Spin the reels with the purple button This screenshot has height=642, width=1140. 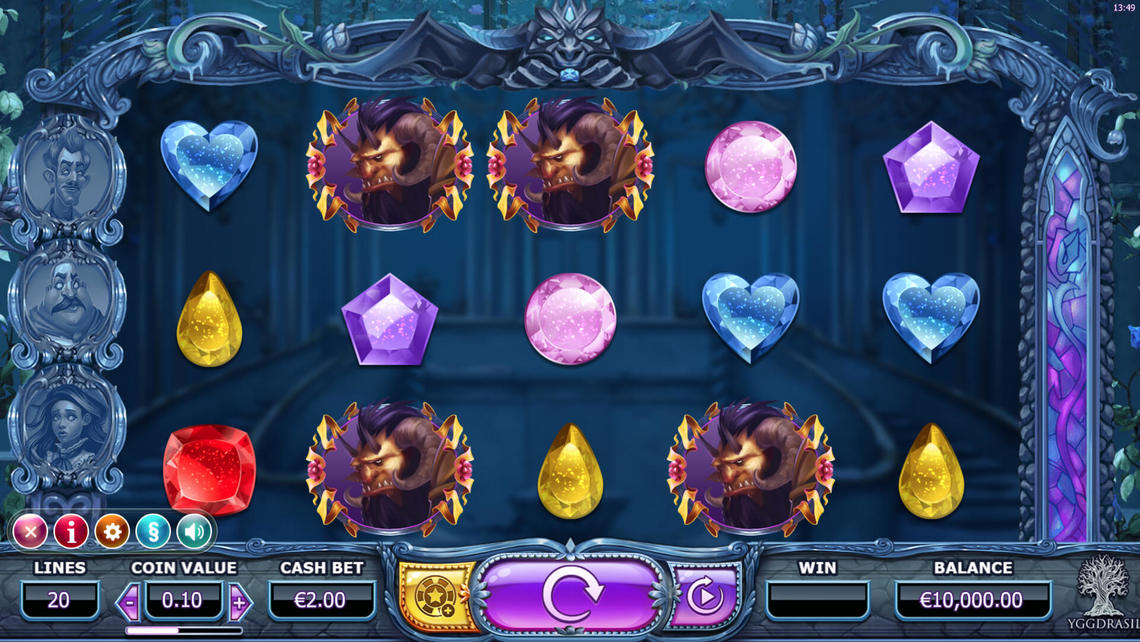click(x=571, y=597)
